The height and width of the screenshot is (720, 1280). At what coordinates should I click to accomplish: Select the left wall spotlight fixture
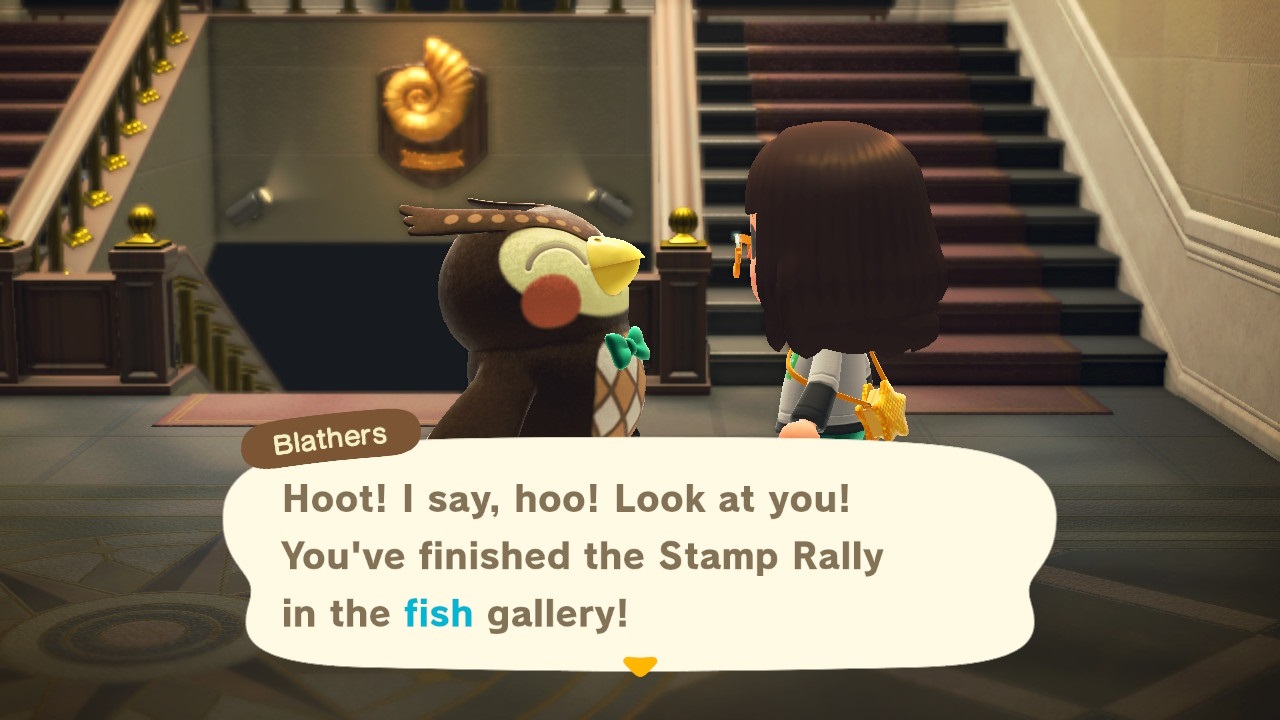248,203
